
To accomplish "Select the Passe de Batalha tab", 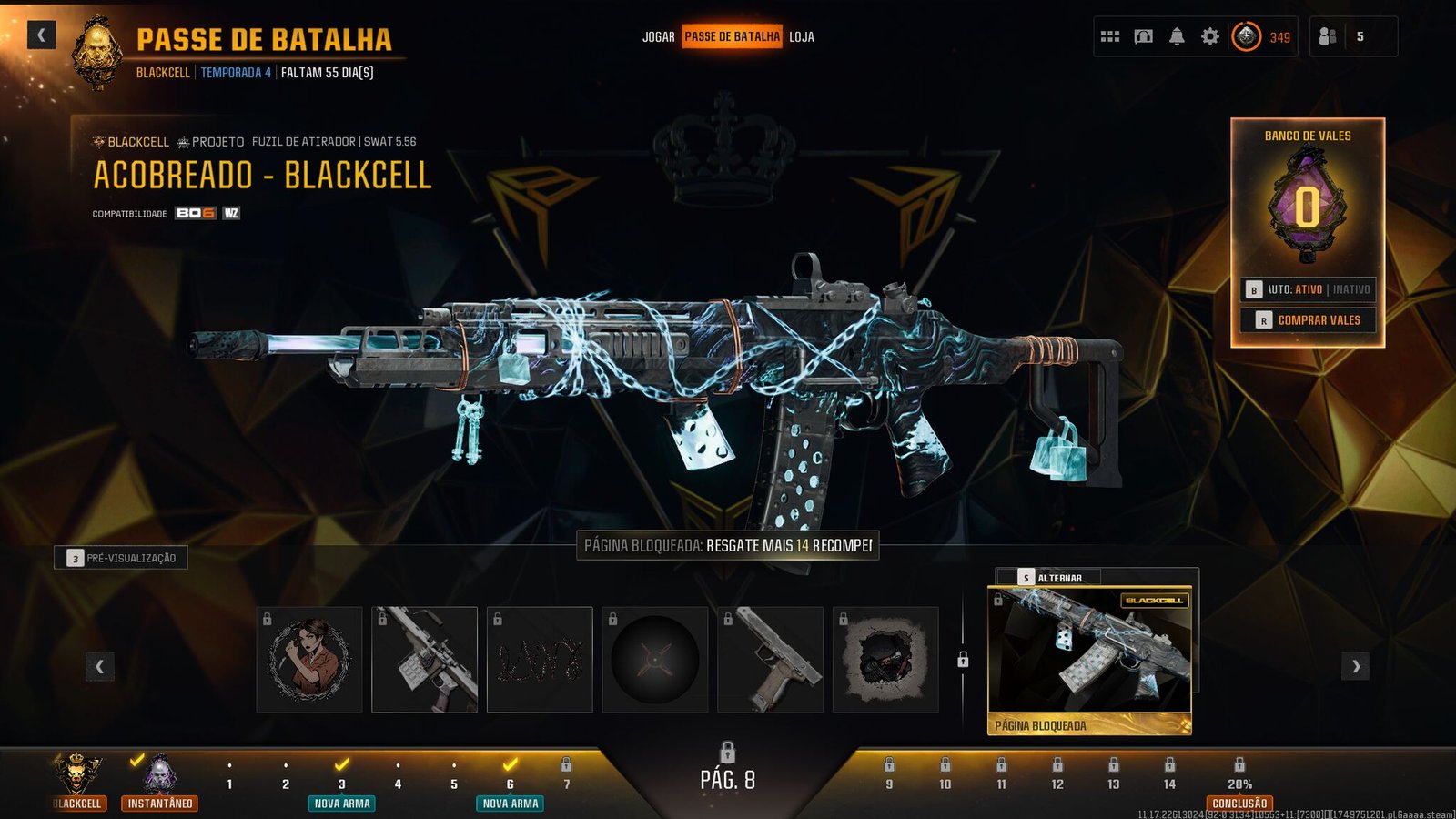I will [x=732, y=37].
